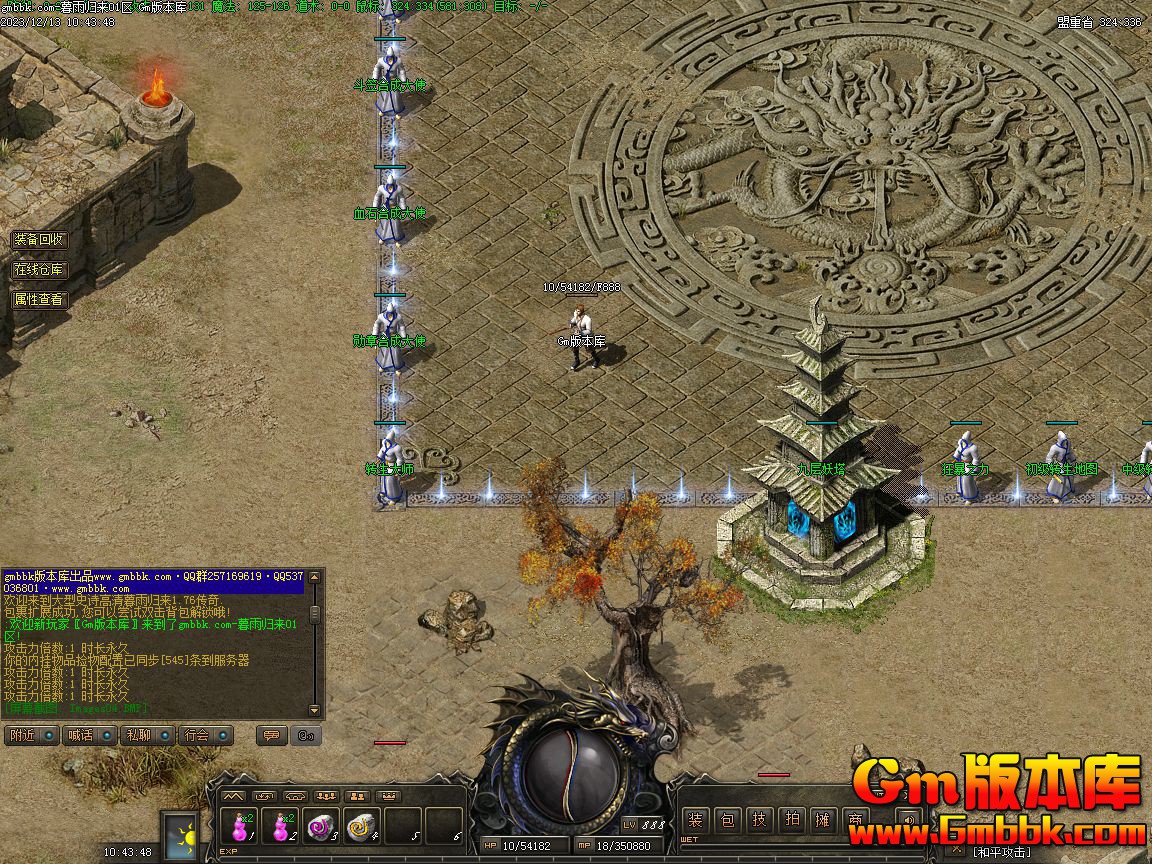Use the yellow spiral stone in slot 4
Image resolution: width=1152 pixels, height=864 pixels.
tap(361, 828)
